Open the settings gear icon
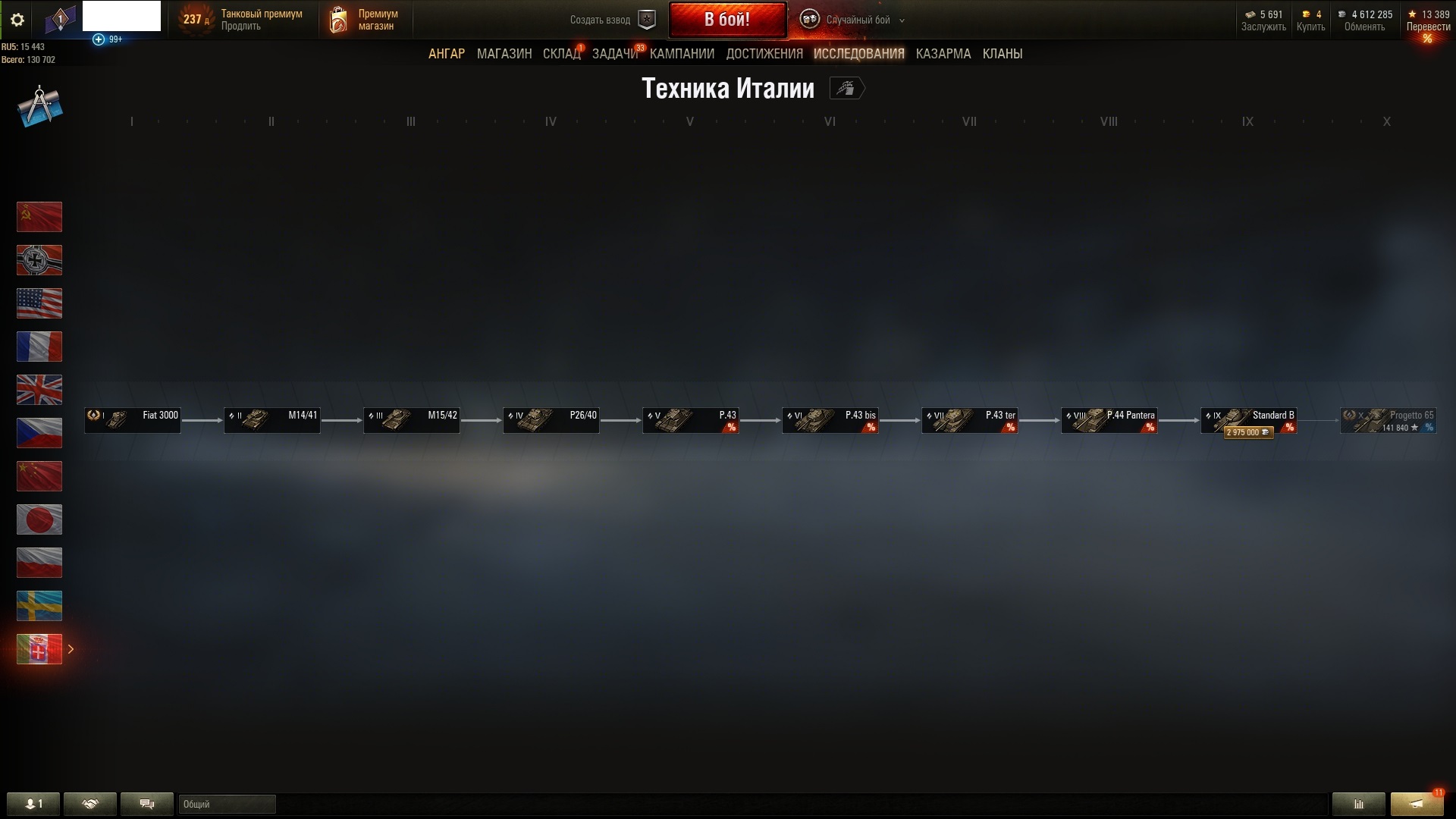The height and width of the screenshot is (819, 1456). point(17,20)
